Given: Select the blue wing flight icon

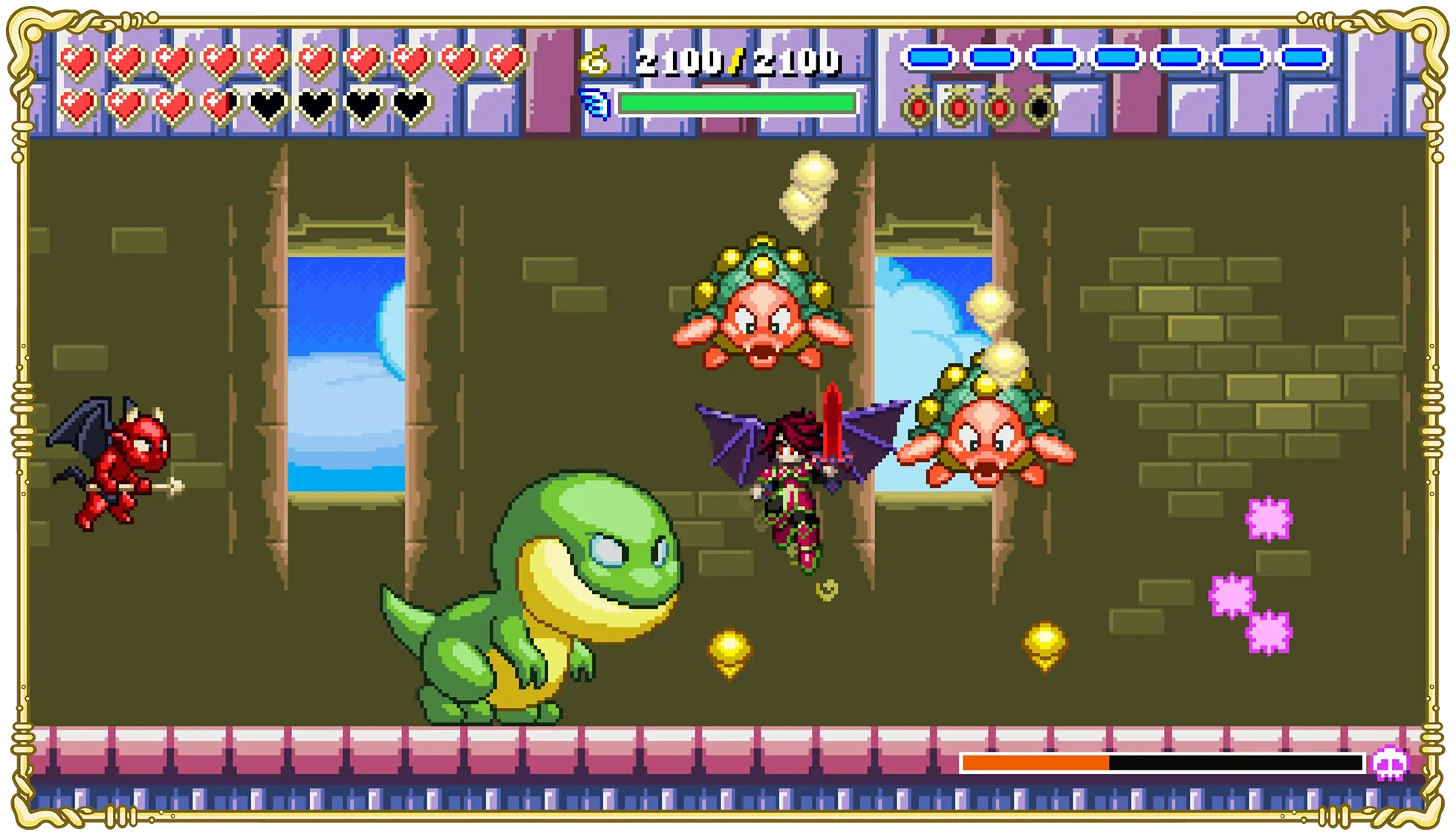Looking at the screenshot, I should pyautogui.click(x=594, y=103).
